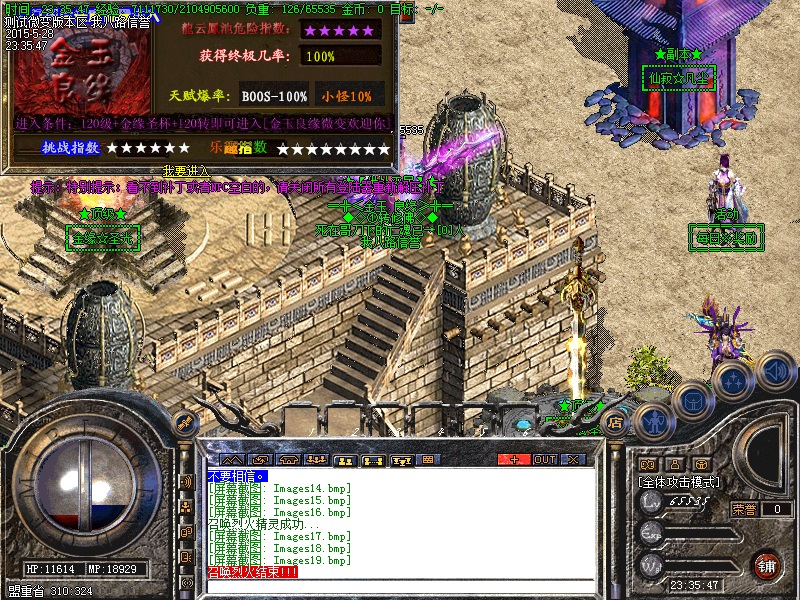Open the 店 shop button
Image resolution: width=800 pixels, height=600 pixels.
tap(616, 423)
